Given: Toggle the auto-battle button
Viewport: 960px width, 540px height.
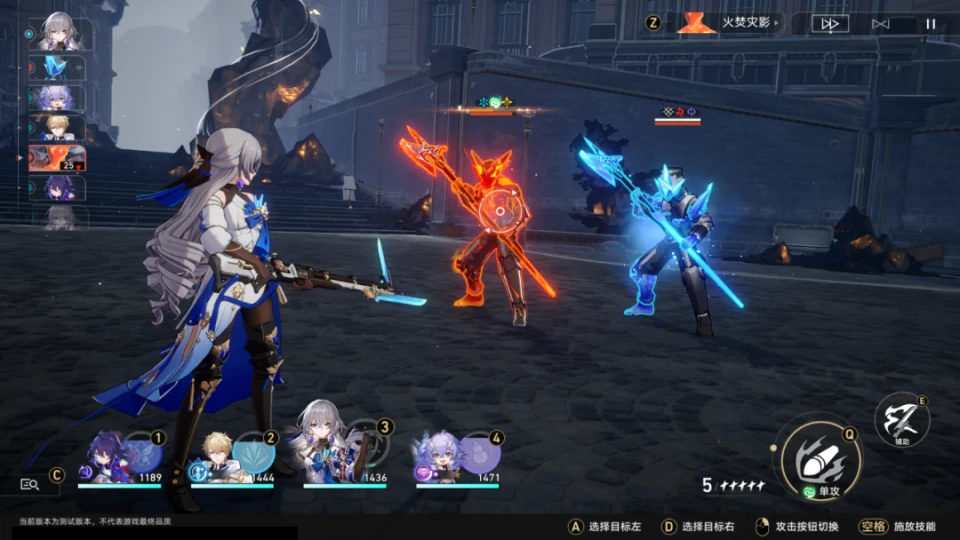Looking at the screenshot, I should coord(880,24).
